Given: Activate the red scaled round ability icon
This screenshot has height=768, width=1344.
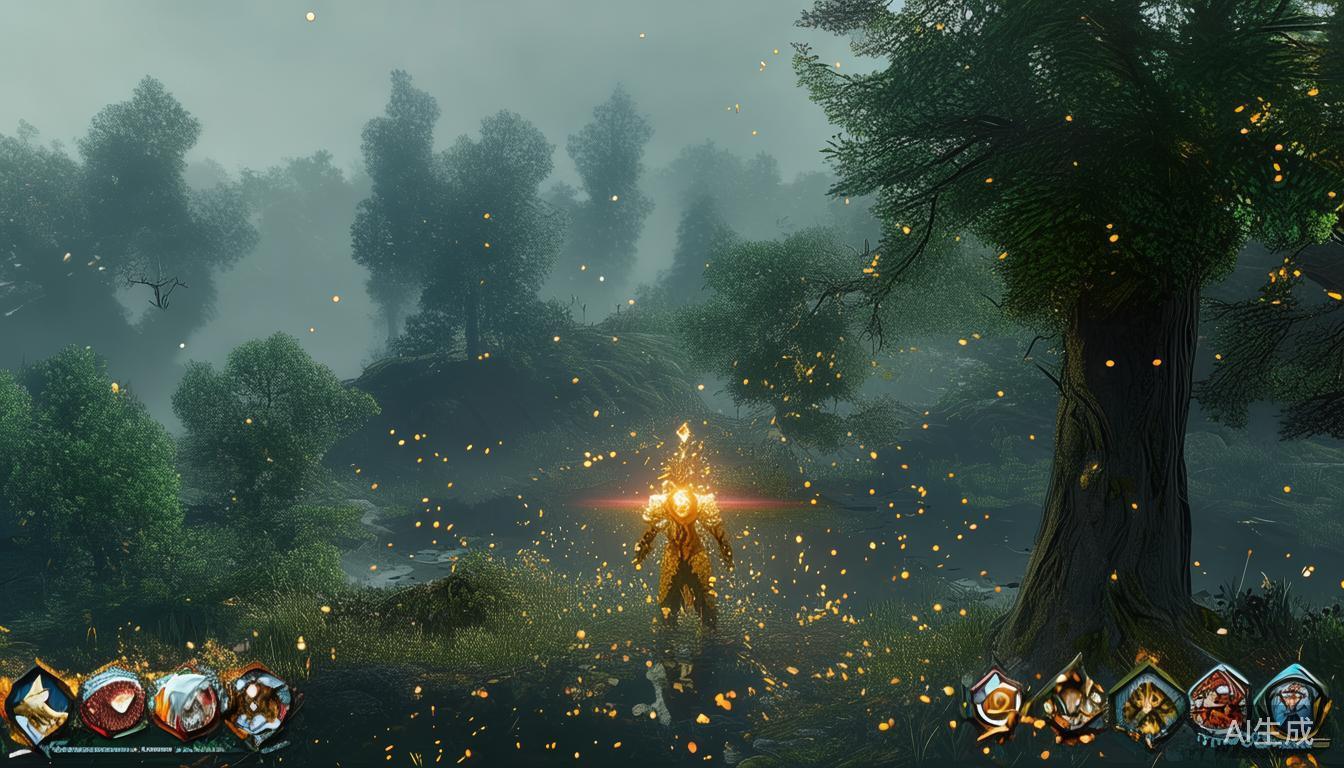Looking at the screenshot, I should [111, 702].
